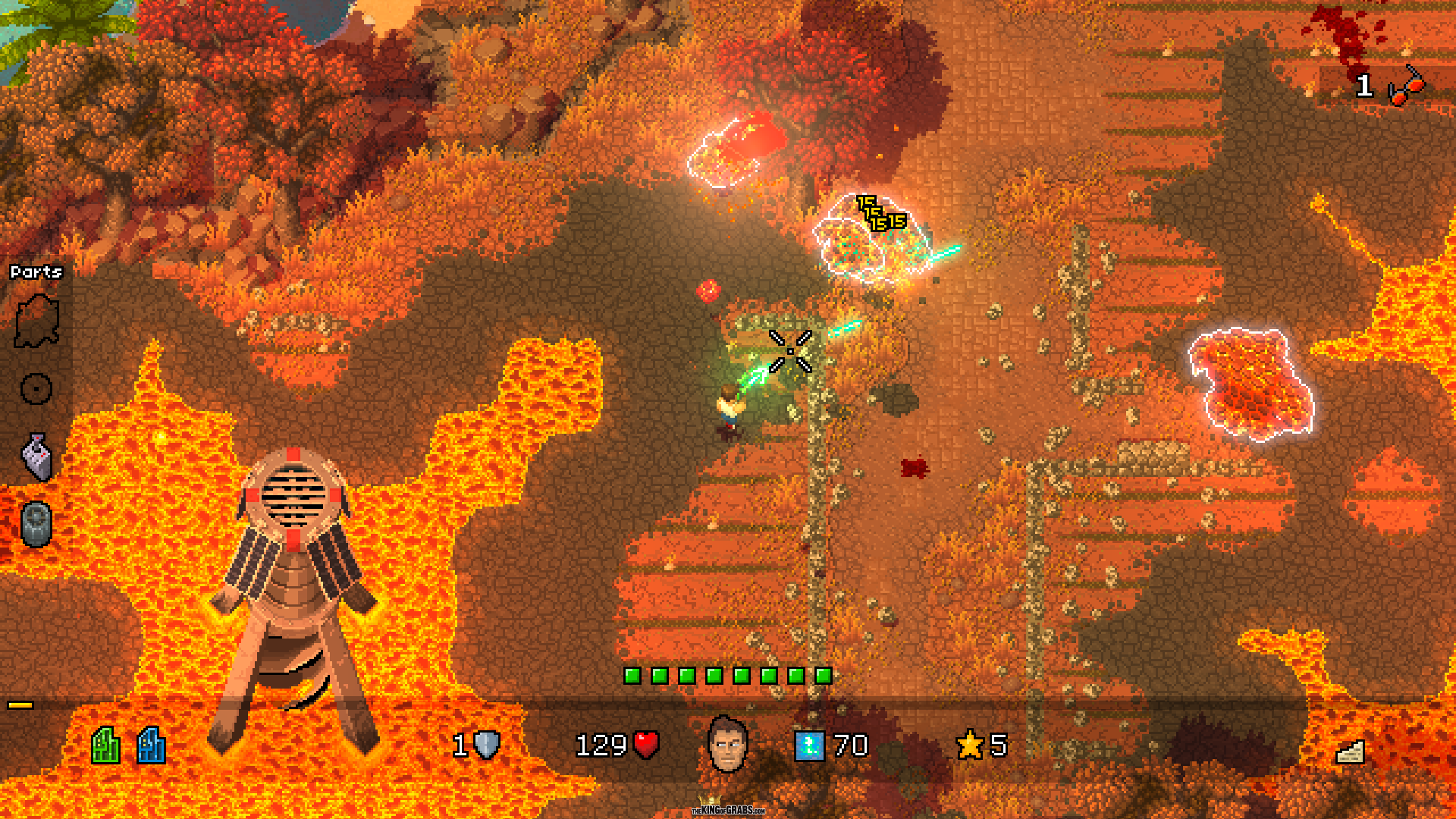The width and height of the screenshot is (1456, 819).
Task: Click the player character portrait
Action: (727, 745)
